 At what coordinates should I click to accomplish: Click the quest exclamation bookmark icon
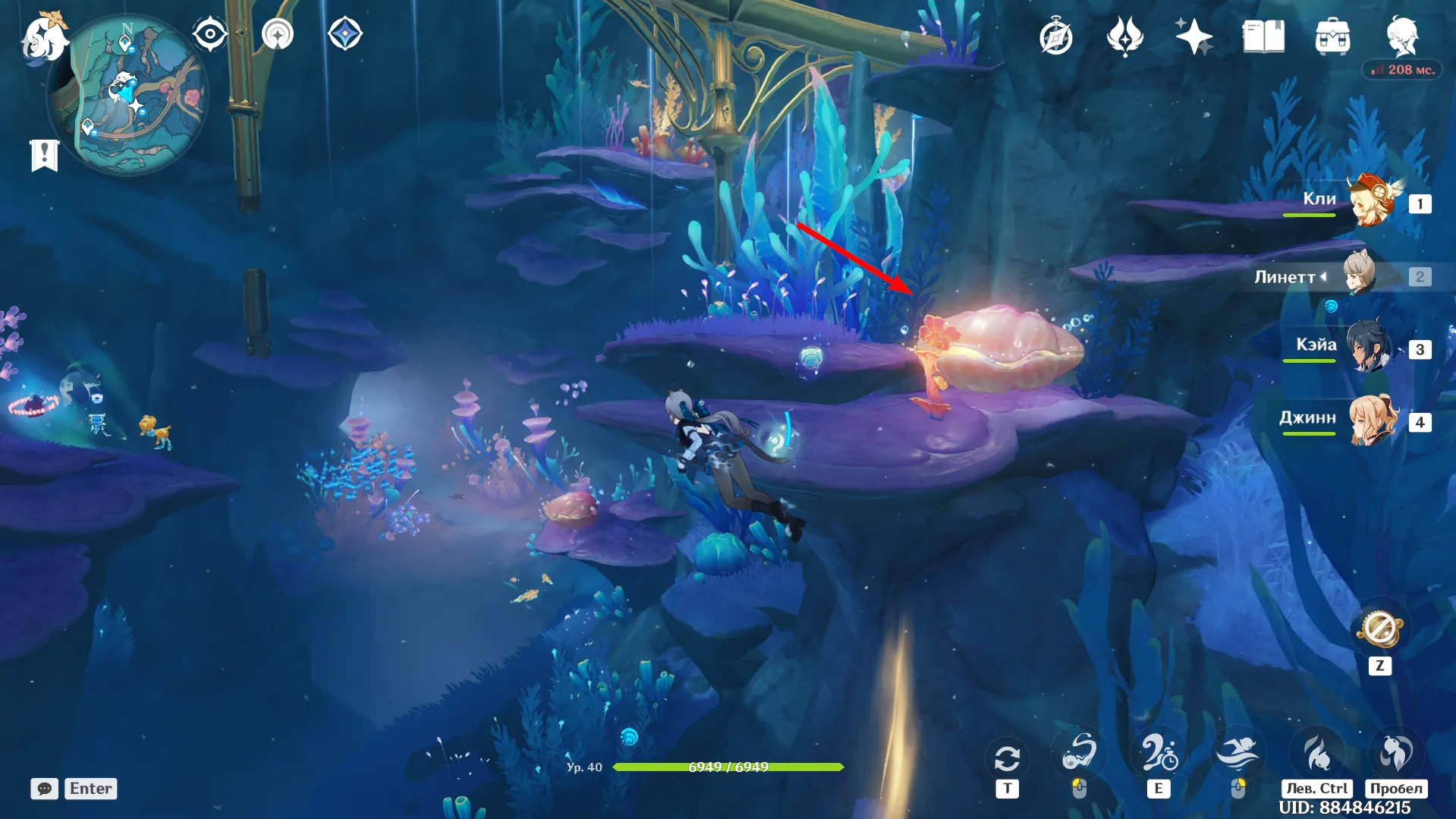click(x=44, y=155)
